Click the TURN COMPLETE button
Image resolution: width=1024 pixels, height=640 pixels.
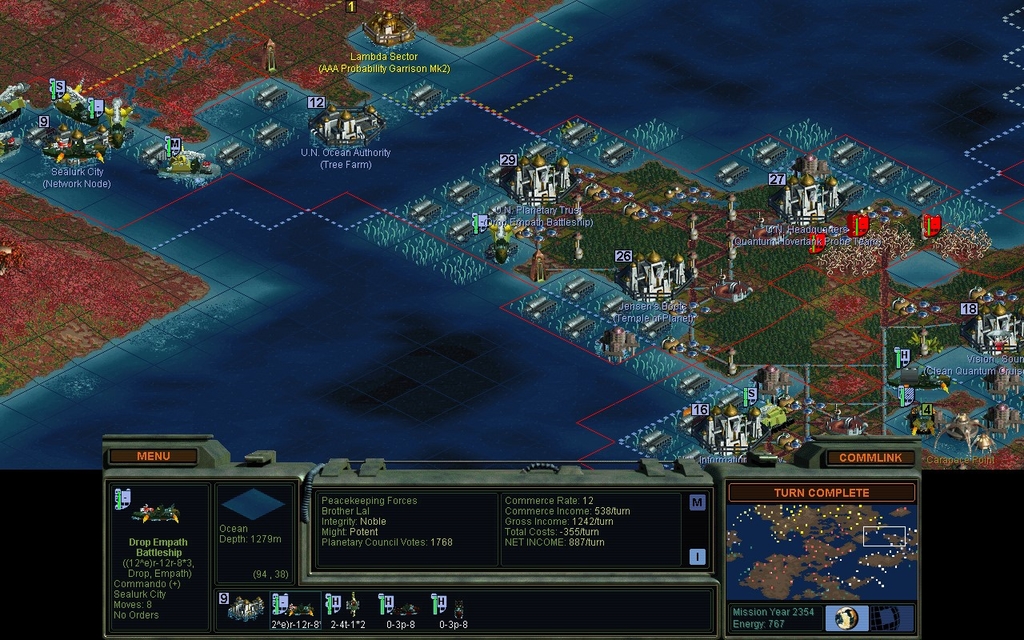pos(821,493)
